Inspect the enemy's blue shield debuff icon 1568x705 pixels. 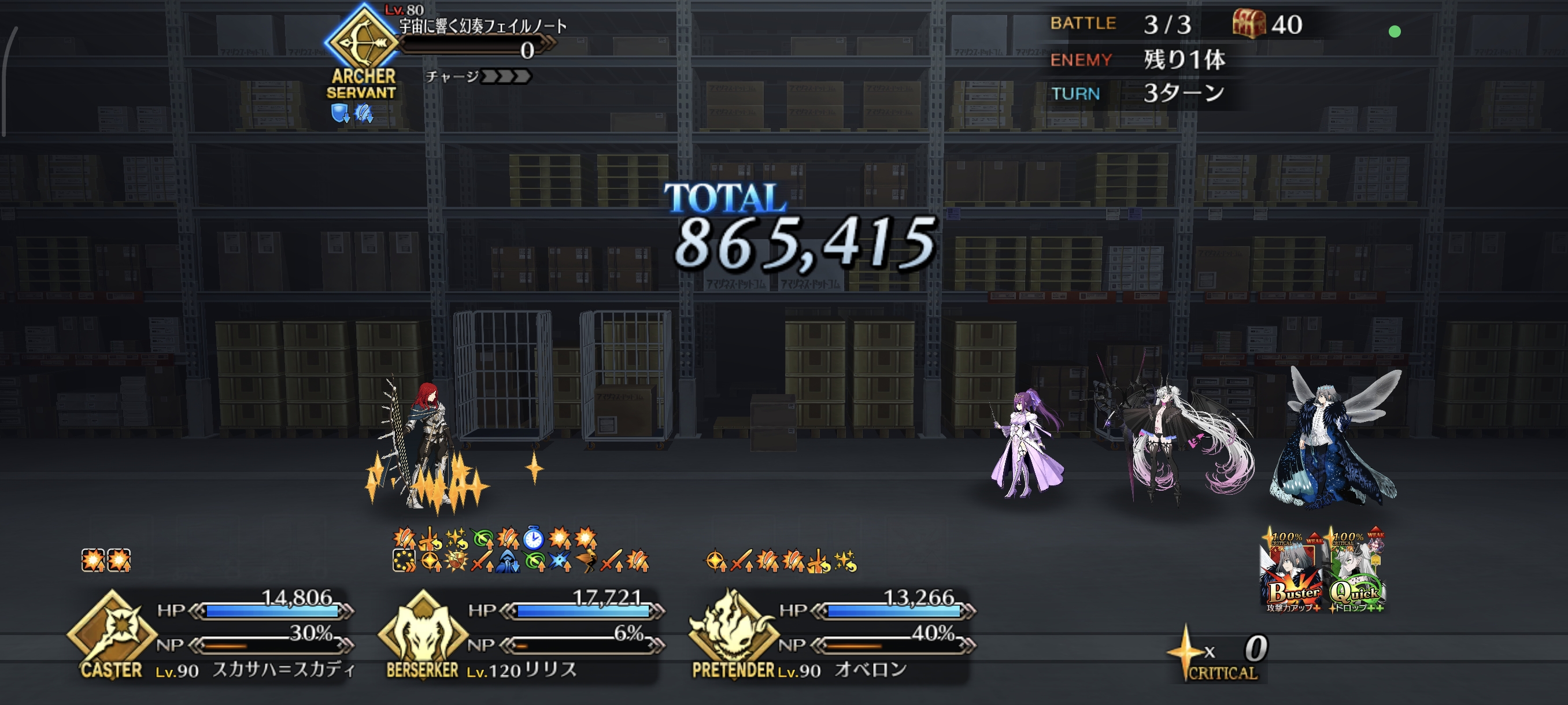point(339,113)
